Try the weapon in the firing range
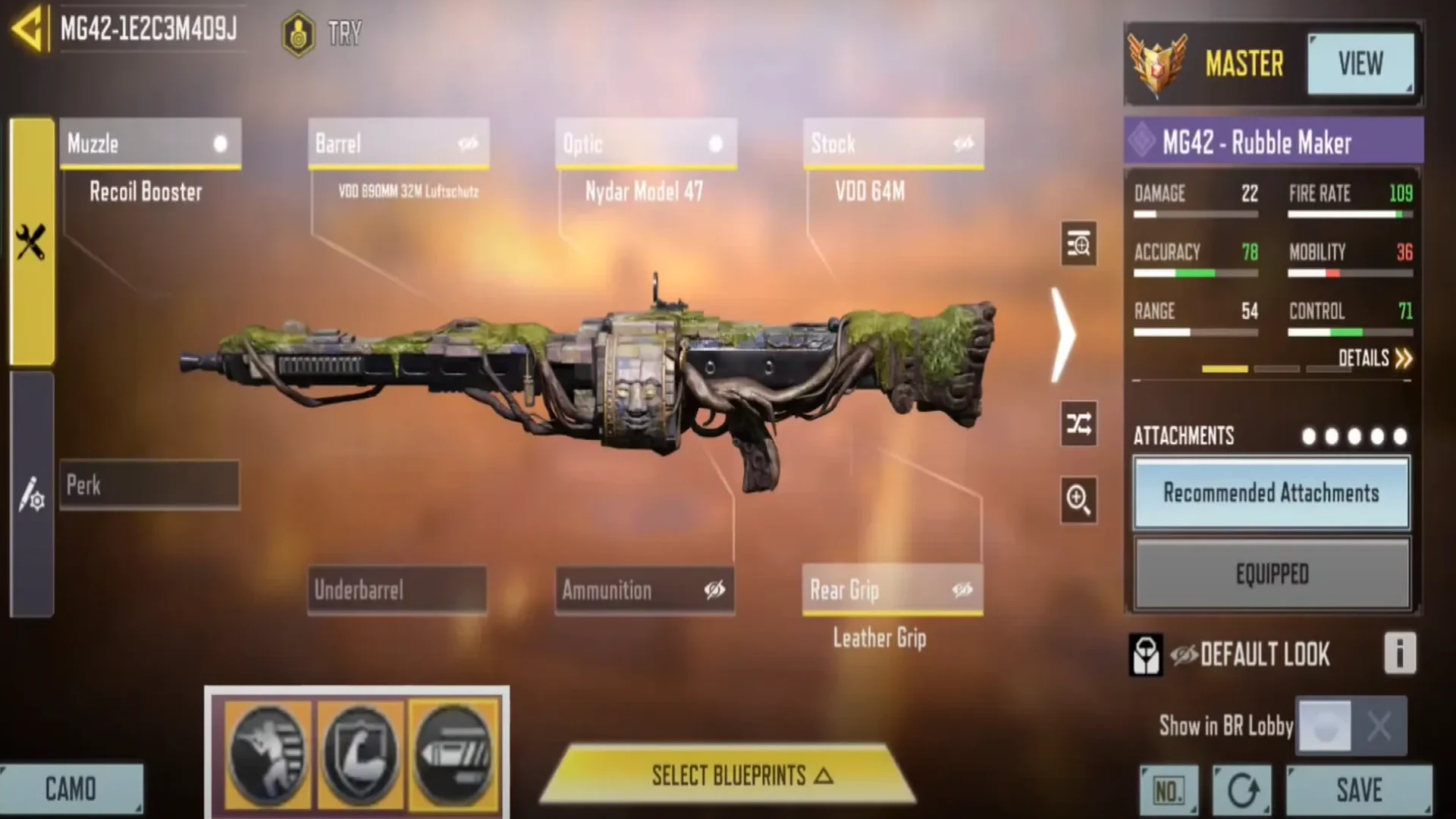 coord(324,33)
